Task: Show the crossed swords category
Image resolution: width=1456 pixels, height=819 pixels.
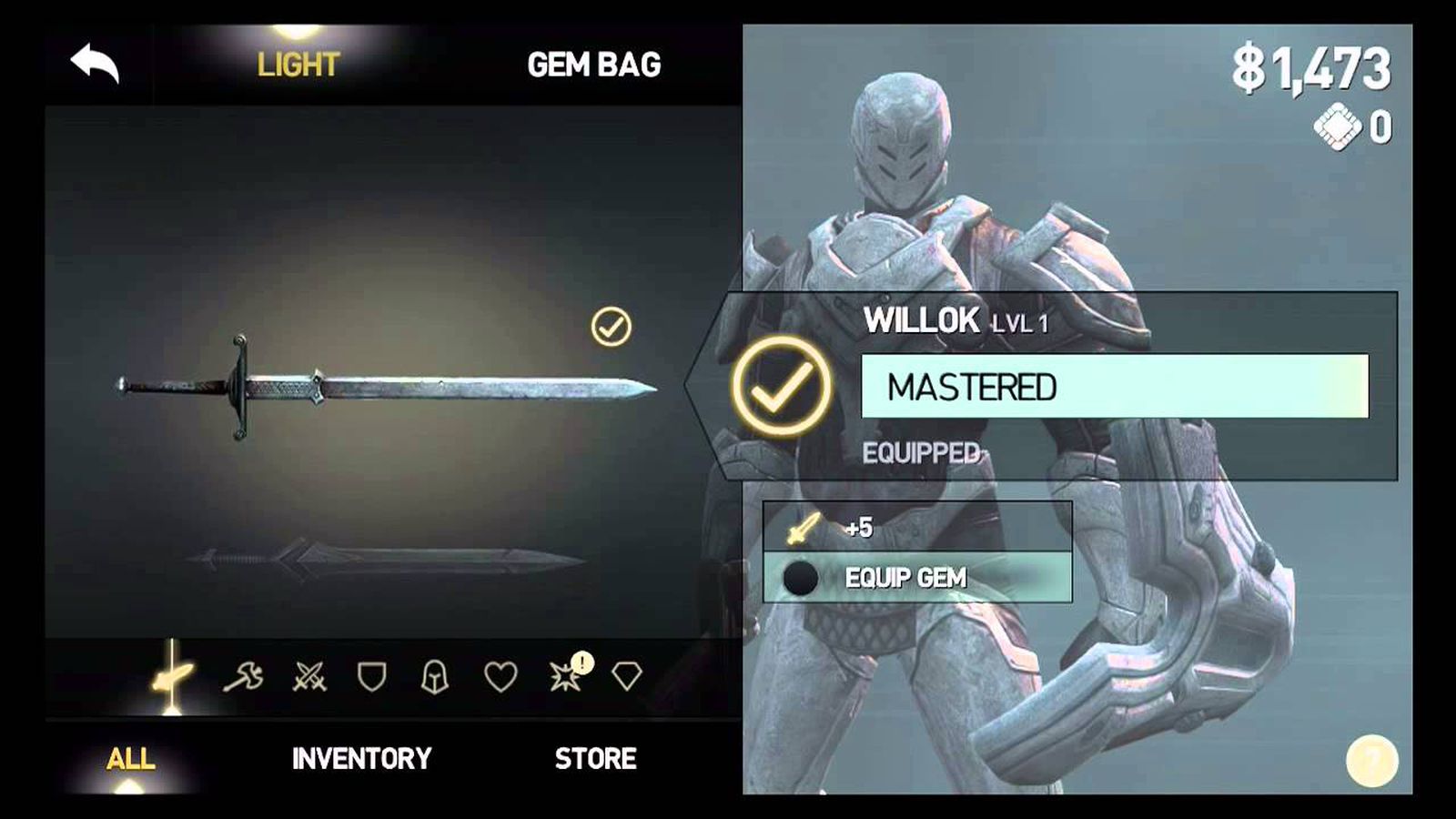Action: 309,676
